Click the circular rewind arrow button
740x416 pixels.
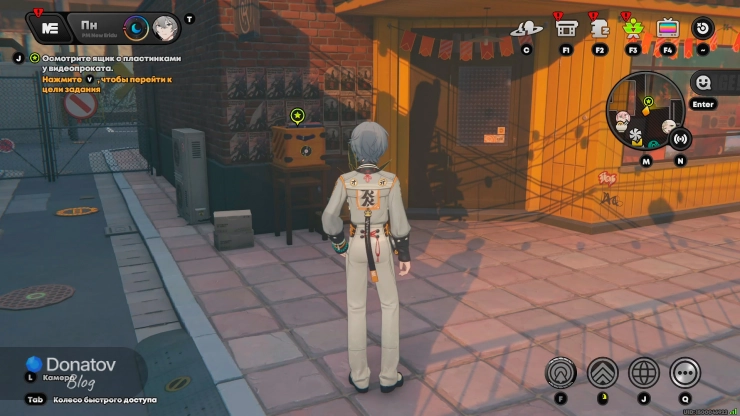pos(704,28)
